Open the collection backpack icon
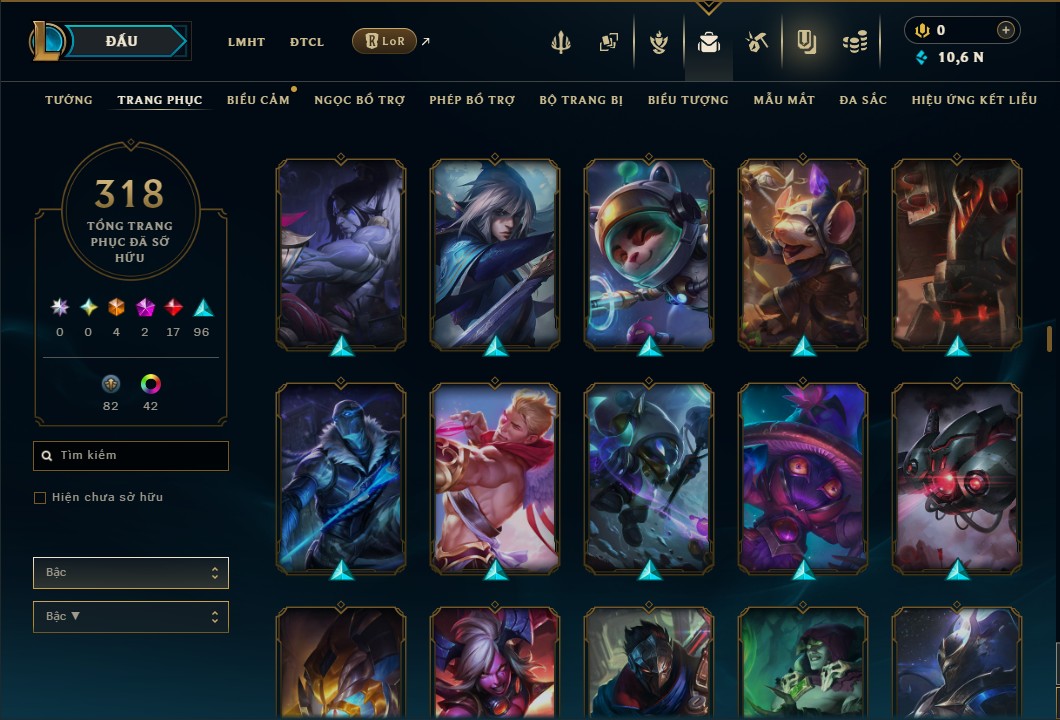 coord(709,42)
